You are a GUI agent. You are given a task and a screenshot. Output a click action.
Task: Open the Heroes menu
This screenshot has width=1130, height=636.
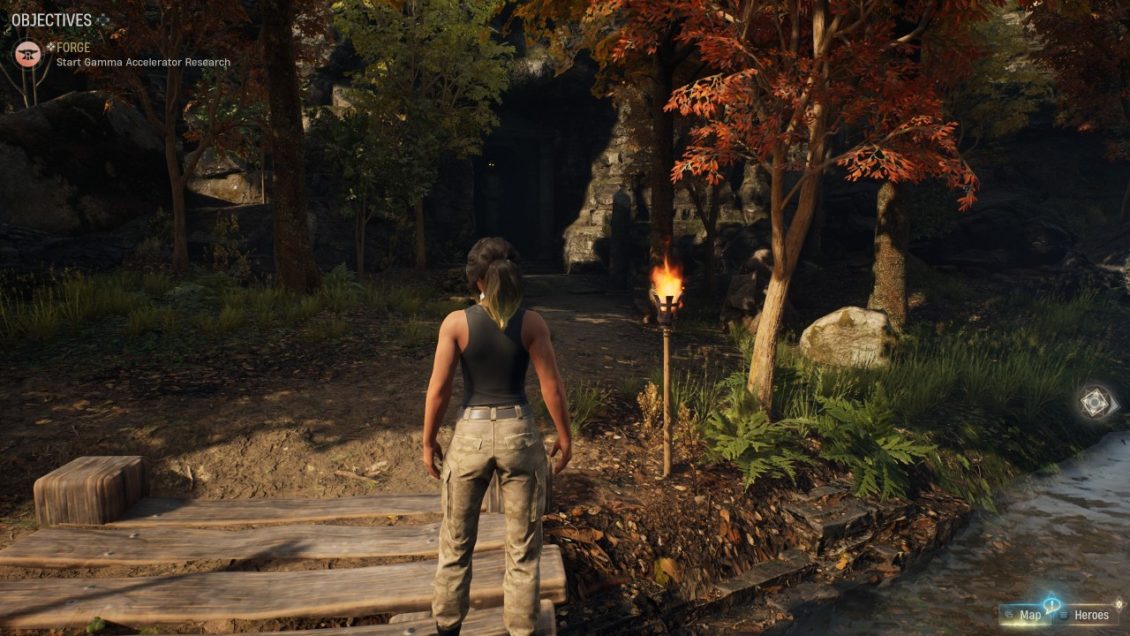1090,614
